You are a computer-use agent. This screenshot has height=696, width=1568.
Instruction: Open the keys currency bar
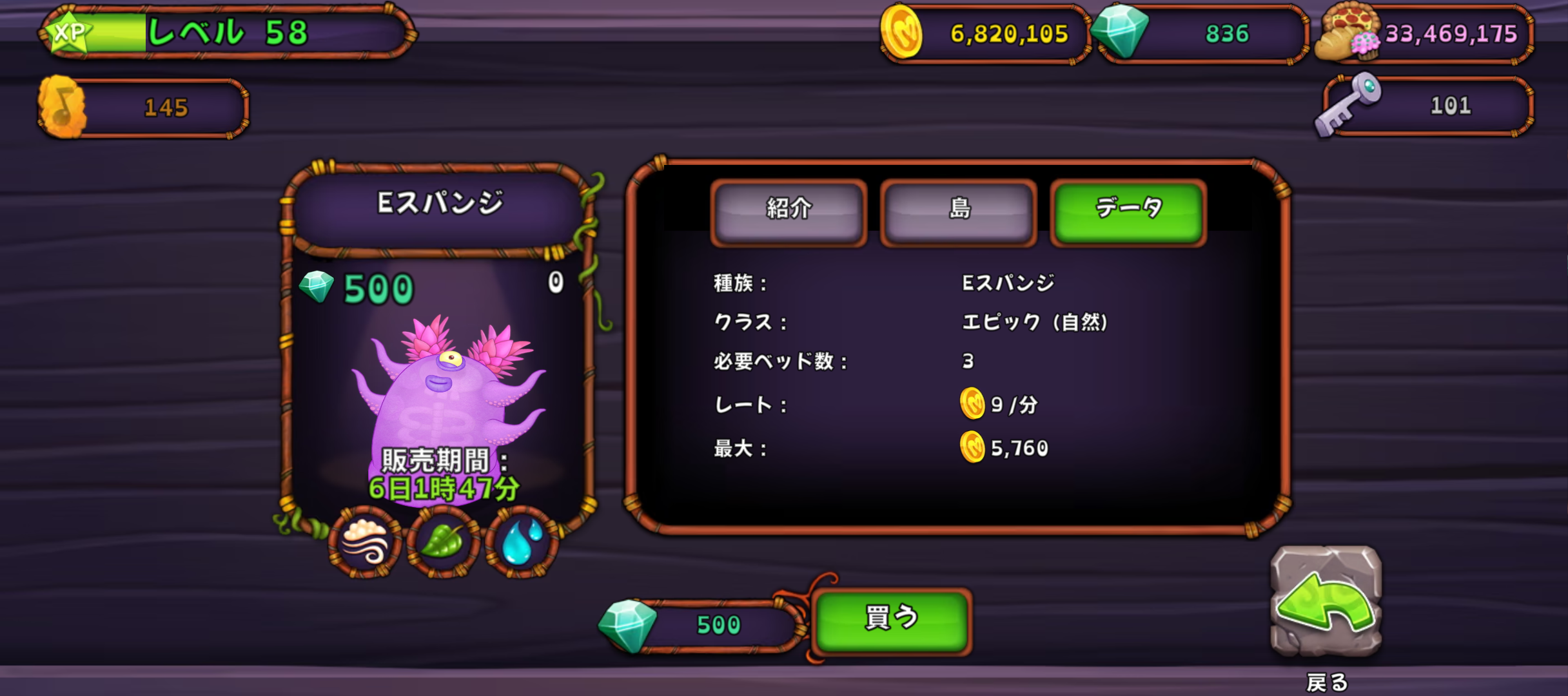point(1426,106)
